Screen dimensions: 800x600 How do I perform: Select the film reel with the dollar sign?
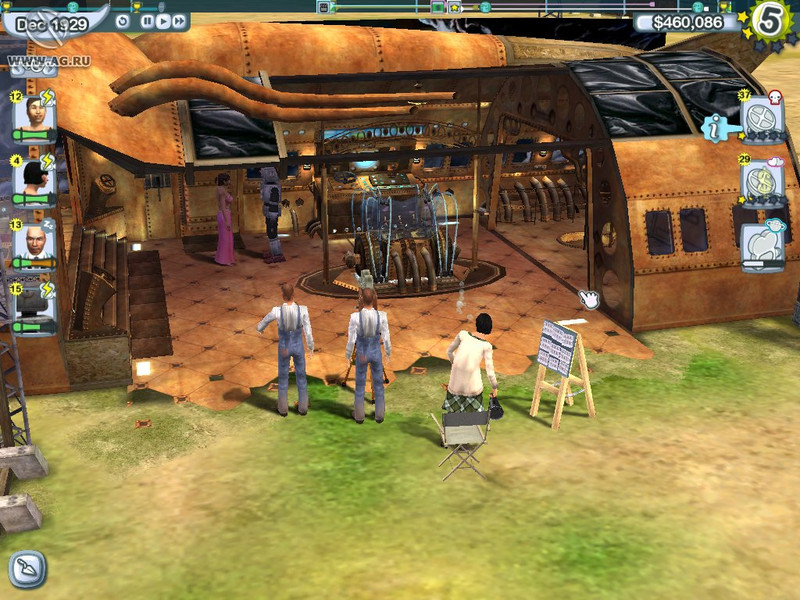point(762,183)
